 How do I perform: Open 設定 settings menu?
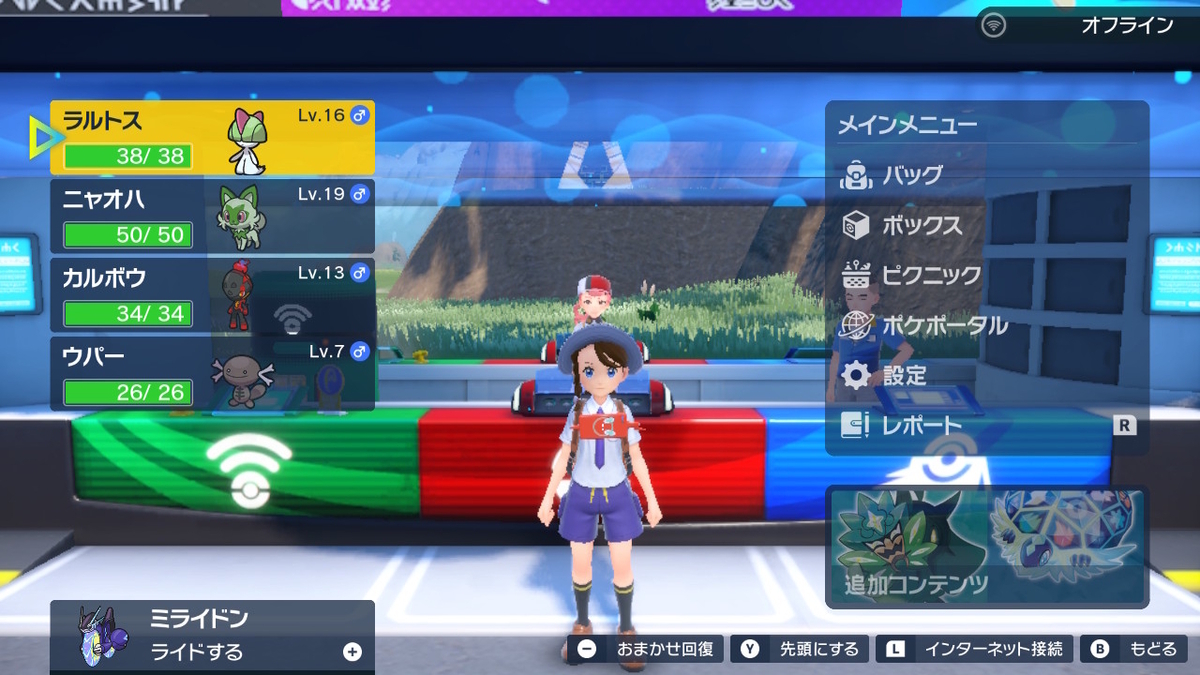point(904,376)
